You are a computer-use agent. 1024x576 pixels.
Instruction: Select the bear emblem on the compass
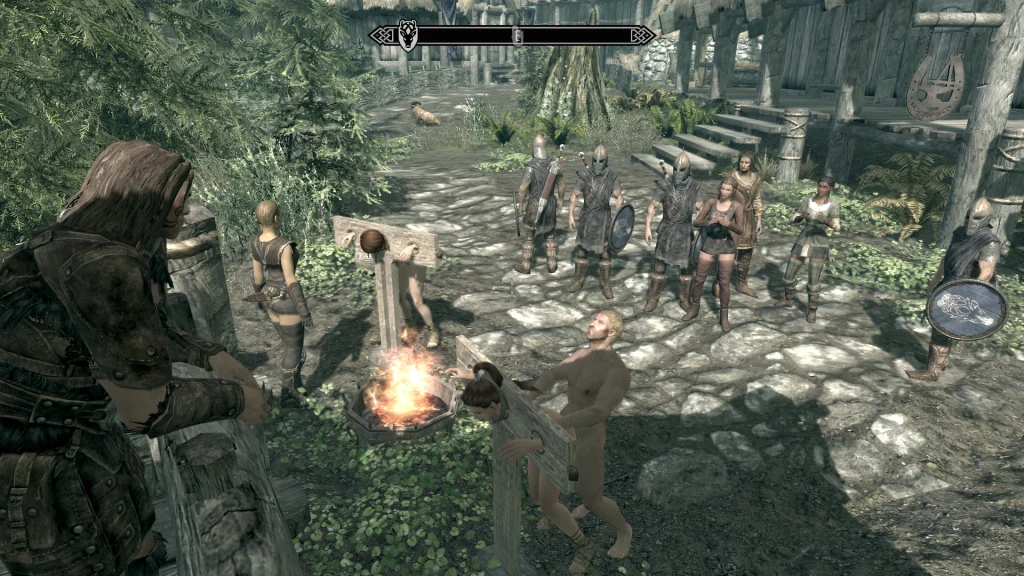(x=408, y=36)
